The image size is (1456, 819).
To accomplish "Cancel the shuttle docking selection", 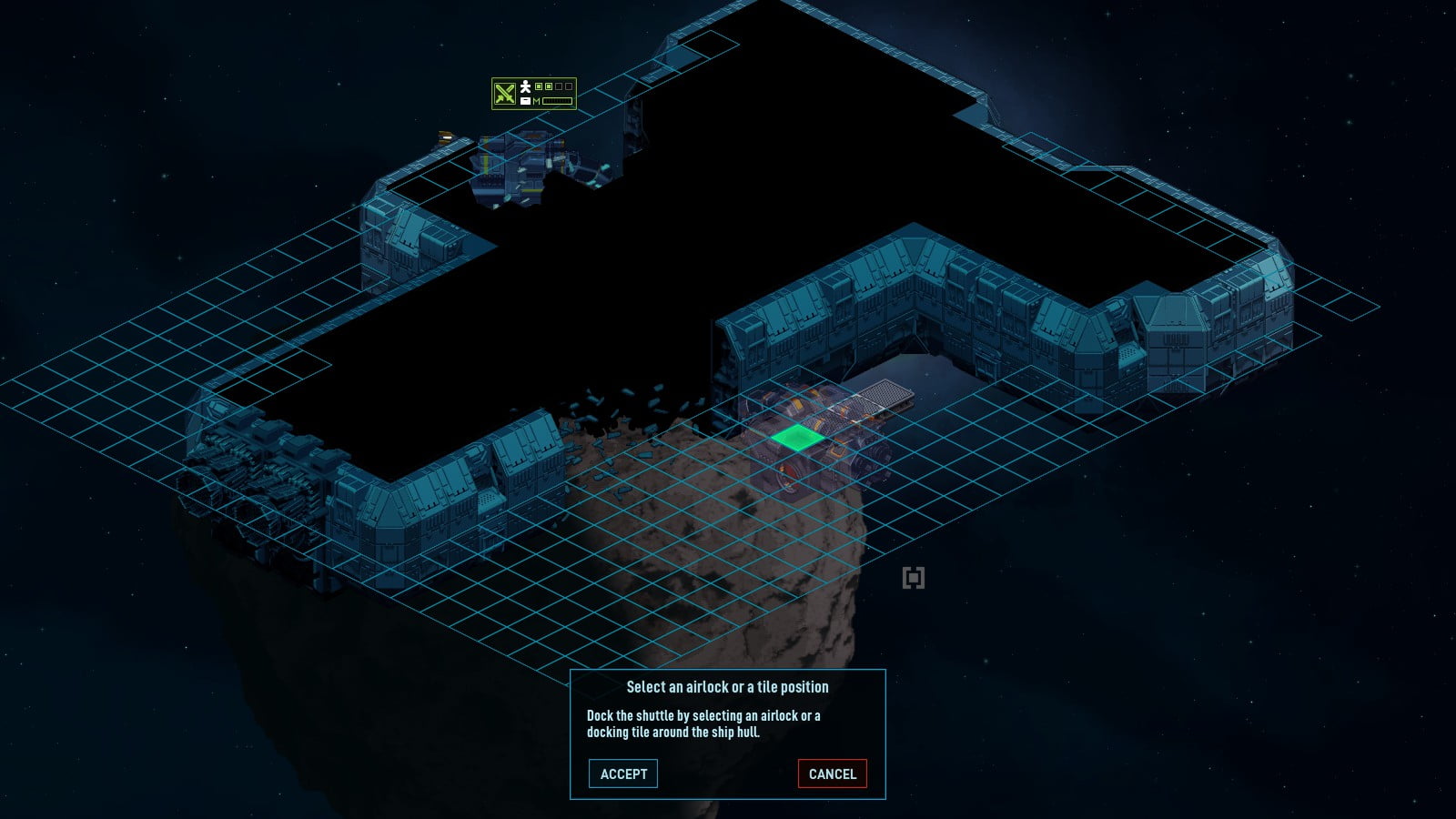I will click(832, 773).
